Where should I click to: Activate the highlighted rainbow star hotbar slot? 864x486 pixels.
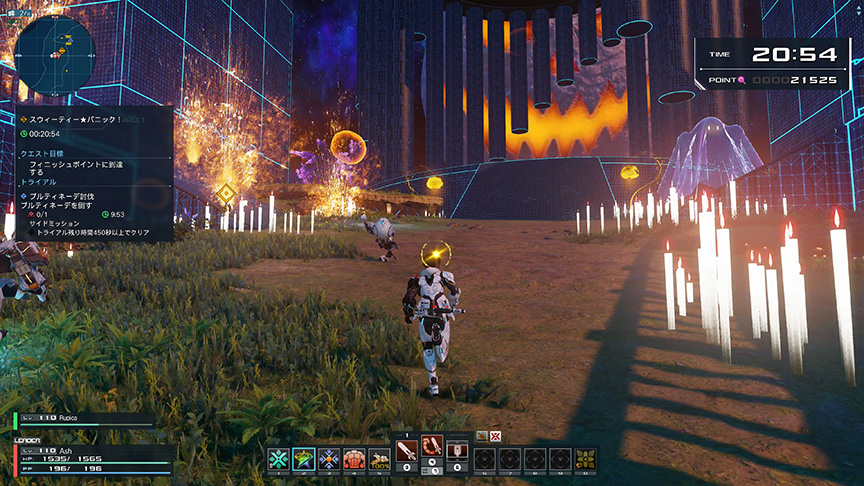click(303, 459)
